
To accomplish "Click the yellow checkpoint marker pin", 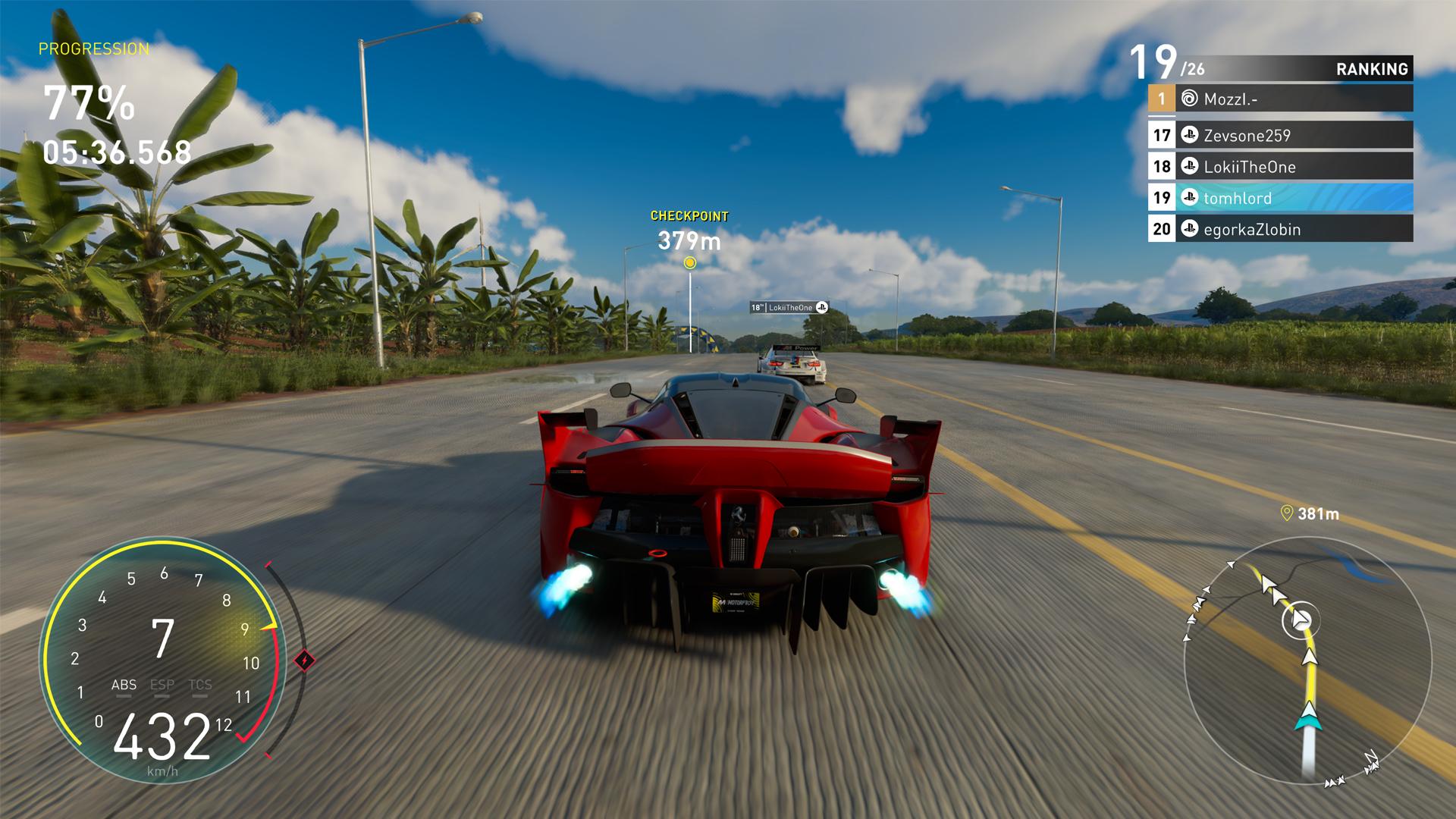I will coord(689,261).
